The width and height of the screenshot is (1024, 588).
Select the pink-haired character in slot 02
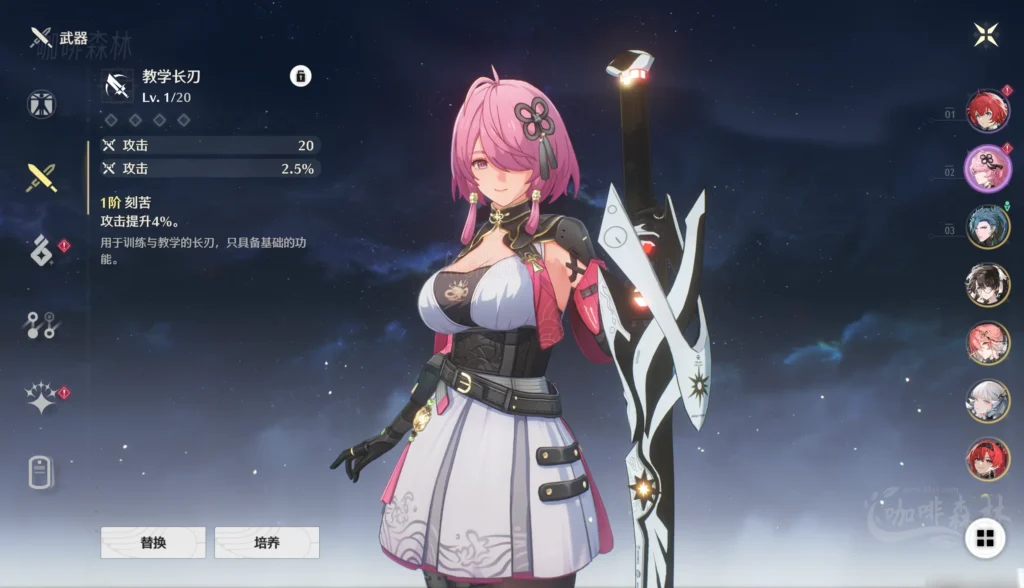(x=987, y=168)
